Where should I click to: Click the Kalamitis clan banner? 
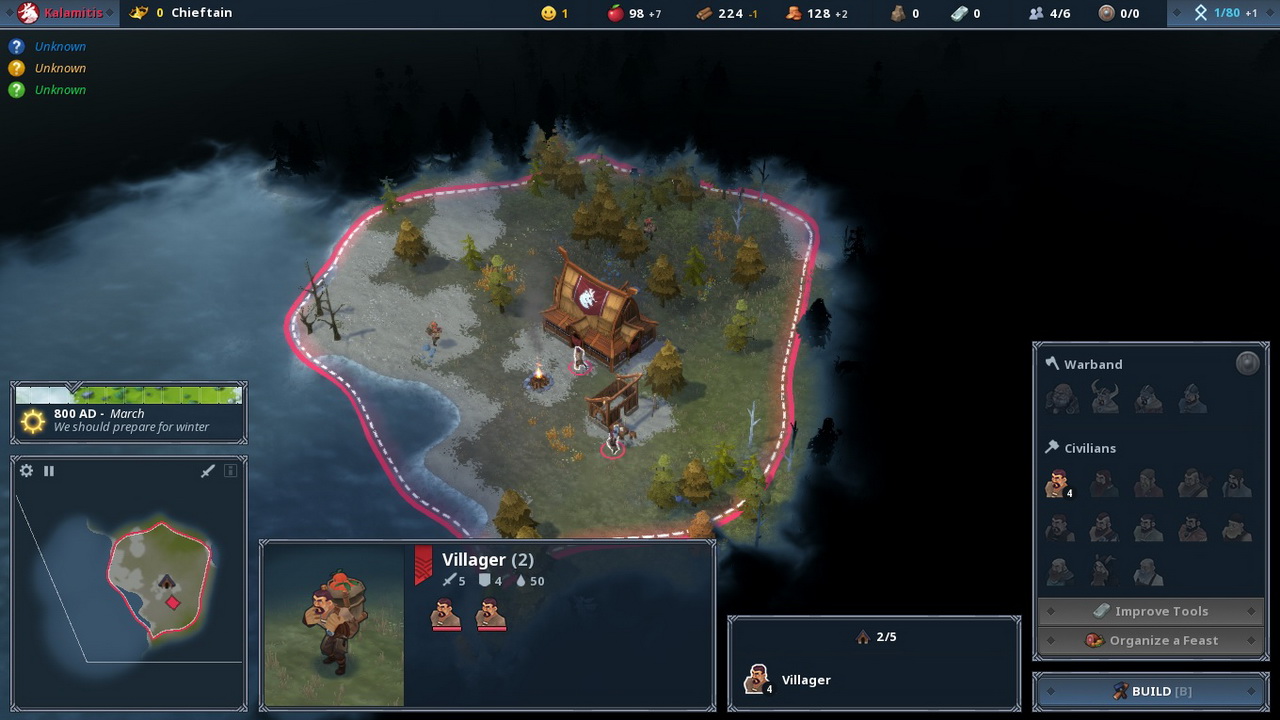[60, 13]
